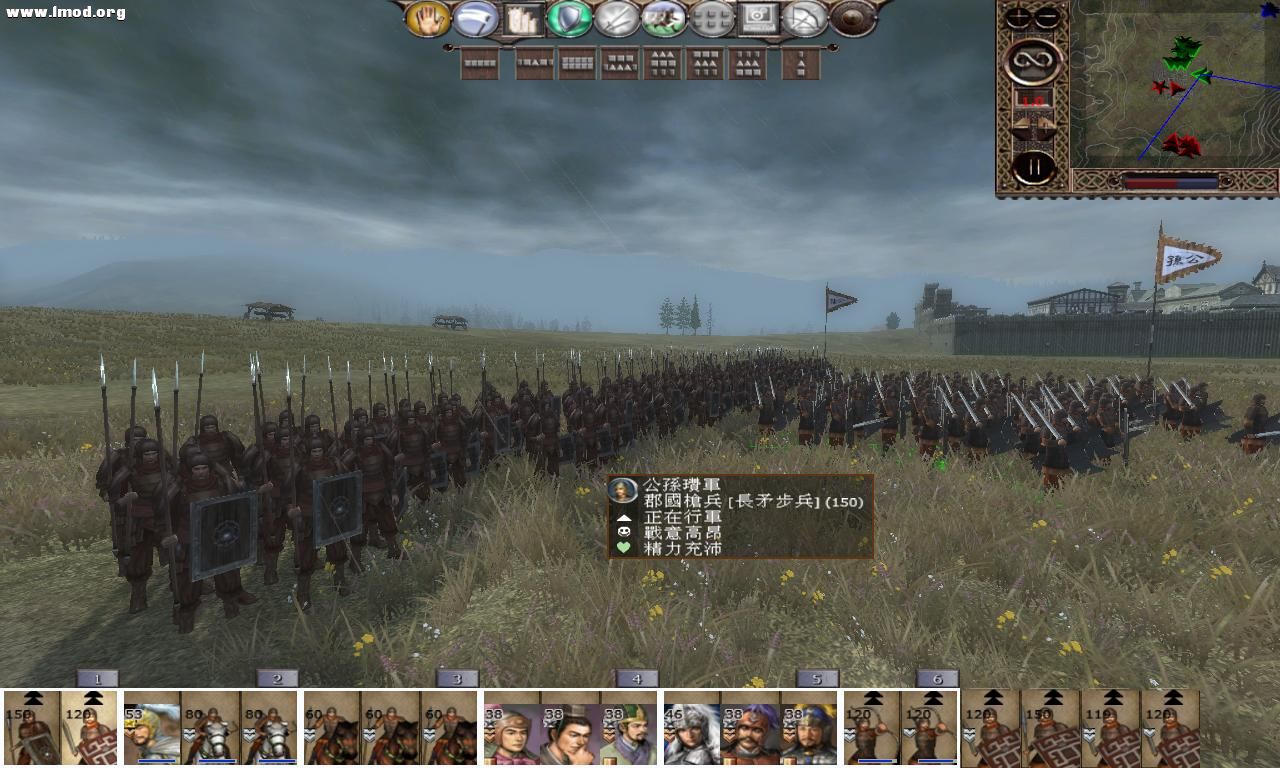Halt units with the yellow hand icon
The image size is (1280, 768).
pyautogui.click(x=428, y=18)
